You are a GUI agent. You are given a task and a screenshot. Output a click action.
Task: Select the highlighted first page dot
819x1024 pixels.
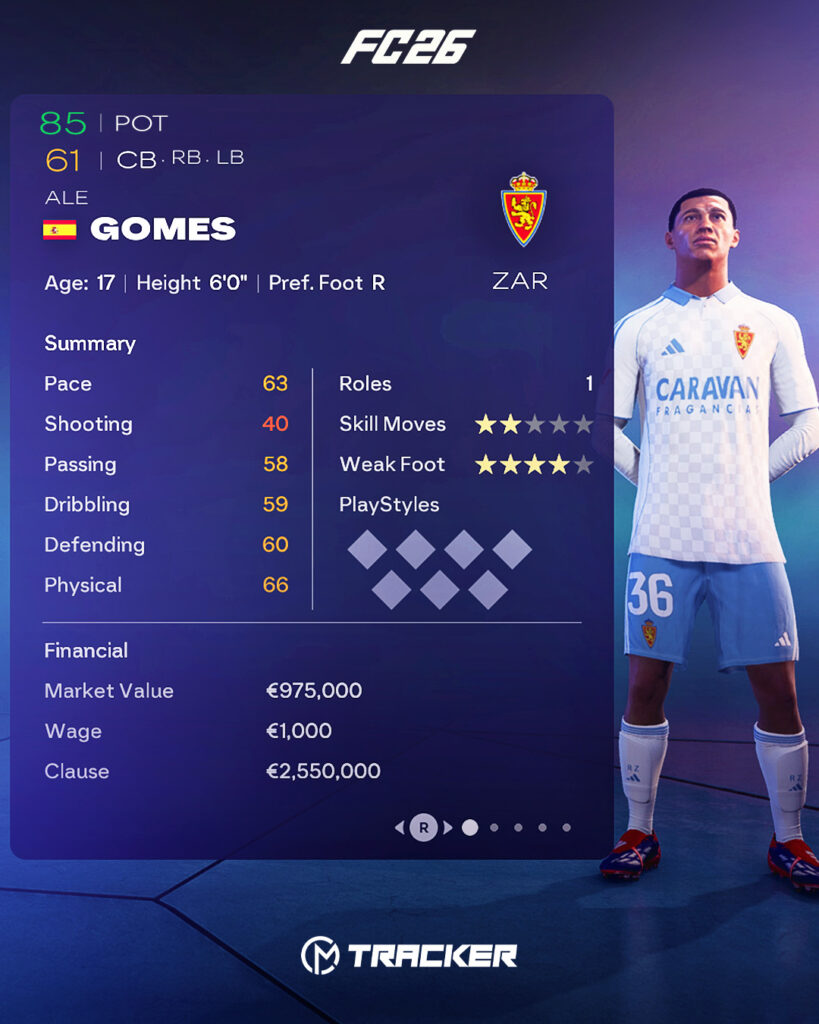click(x=470, y=827)
